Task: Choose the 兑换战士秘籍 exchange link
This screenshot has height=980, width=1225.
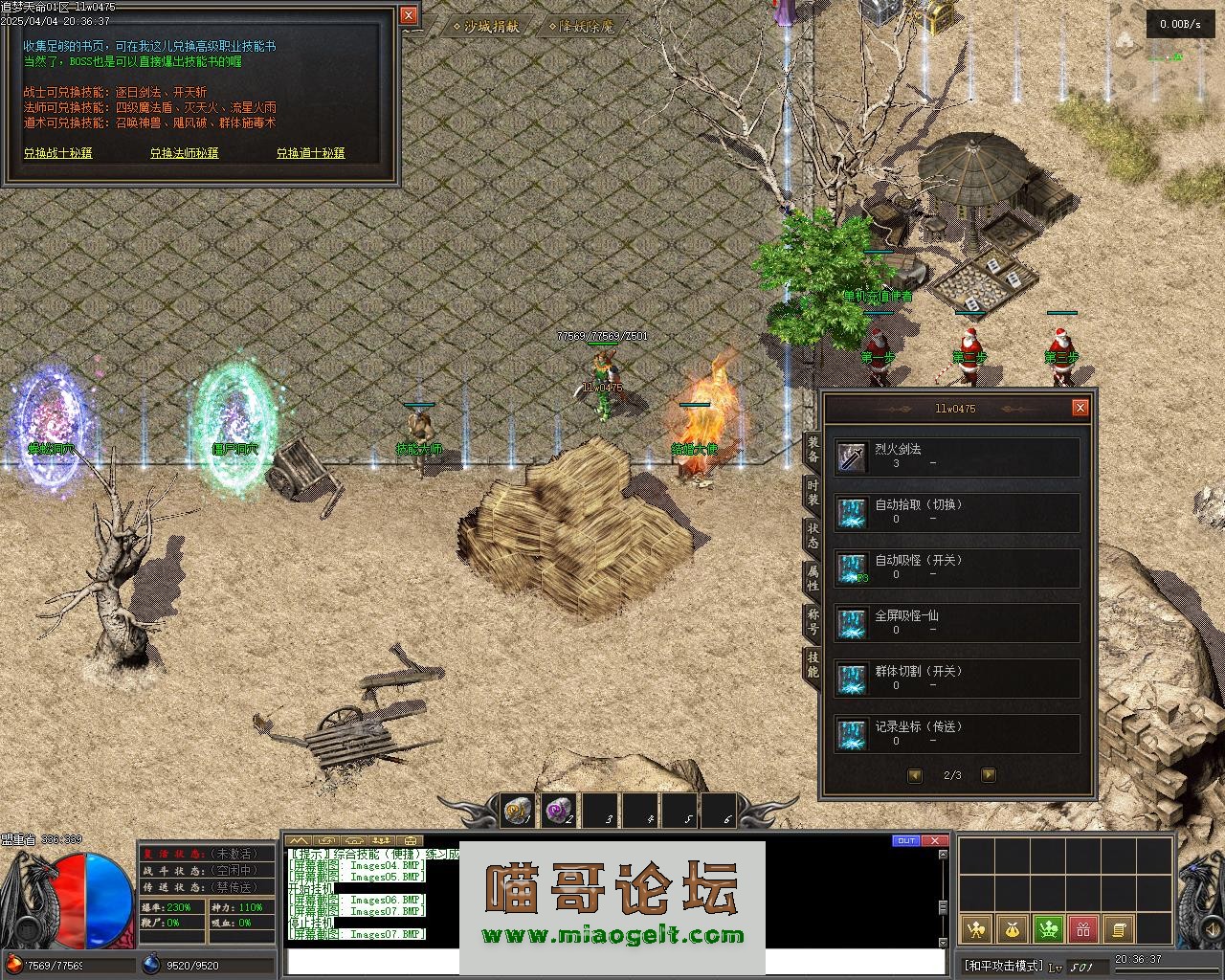Action: pyautogui.click(x=58, y=153)
